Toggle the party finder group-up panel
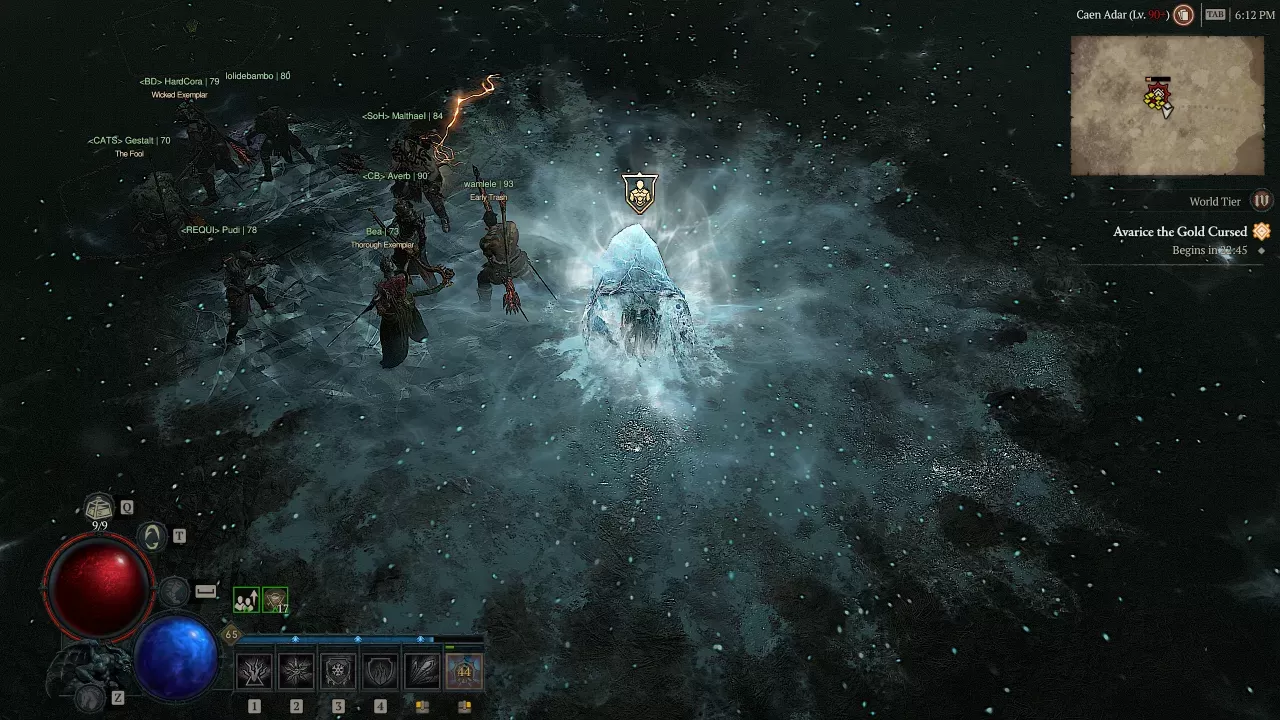This screenshot has width=1280, height=720. click(x=245, y=598)
